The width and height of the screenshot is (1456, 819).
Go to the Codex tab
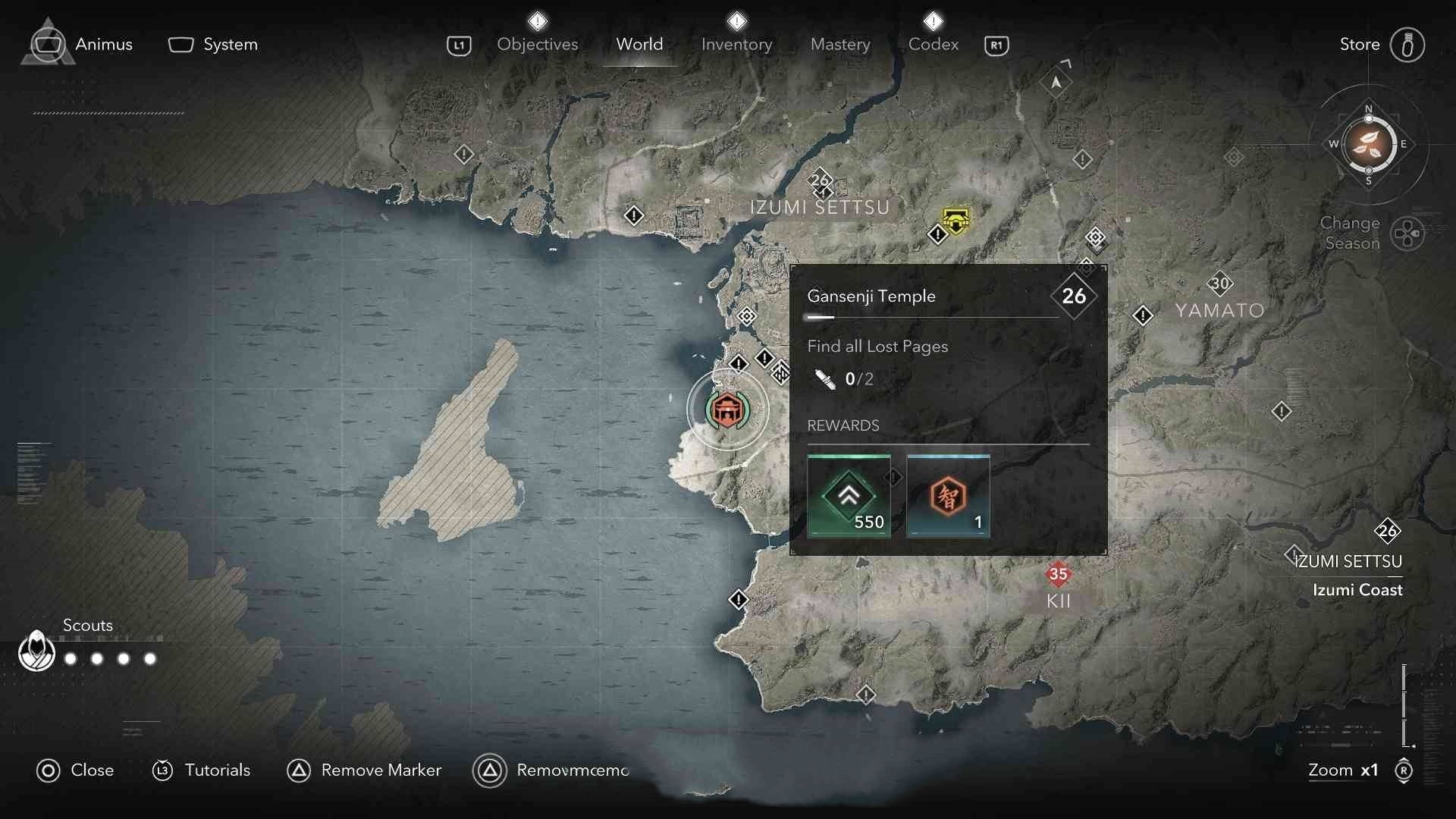933,45
